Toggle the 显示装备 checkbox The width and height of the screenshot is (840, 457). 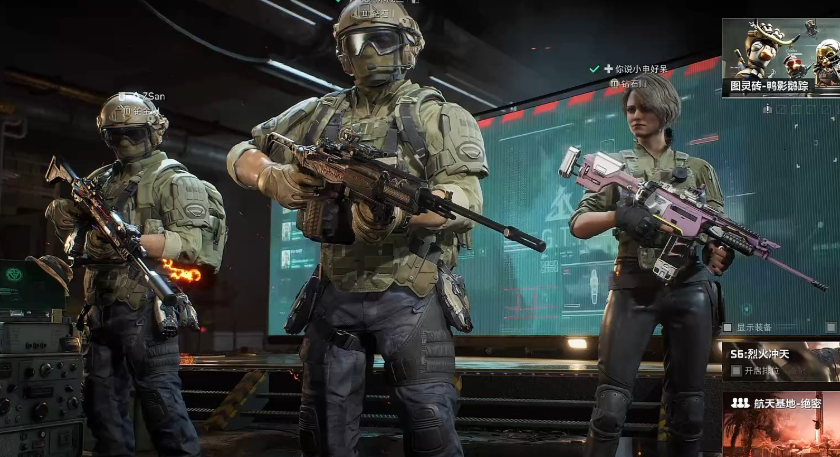click(728, 327)
